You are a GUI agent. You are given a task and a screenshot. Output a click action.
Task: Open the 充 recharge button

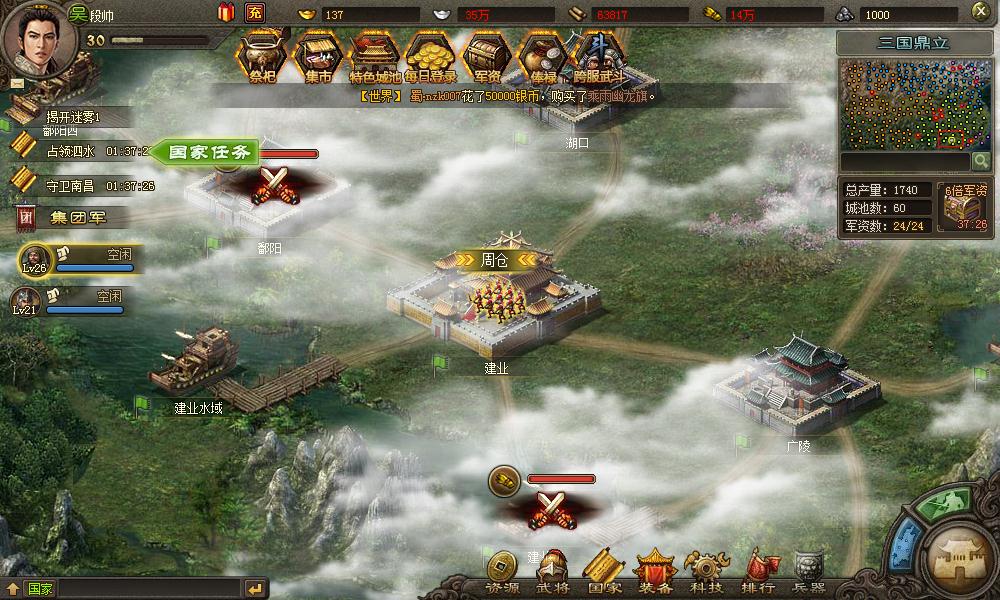pos(255,13)
